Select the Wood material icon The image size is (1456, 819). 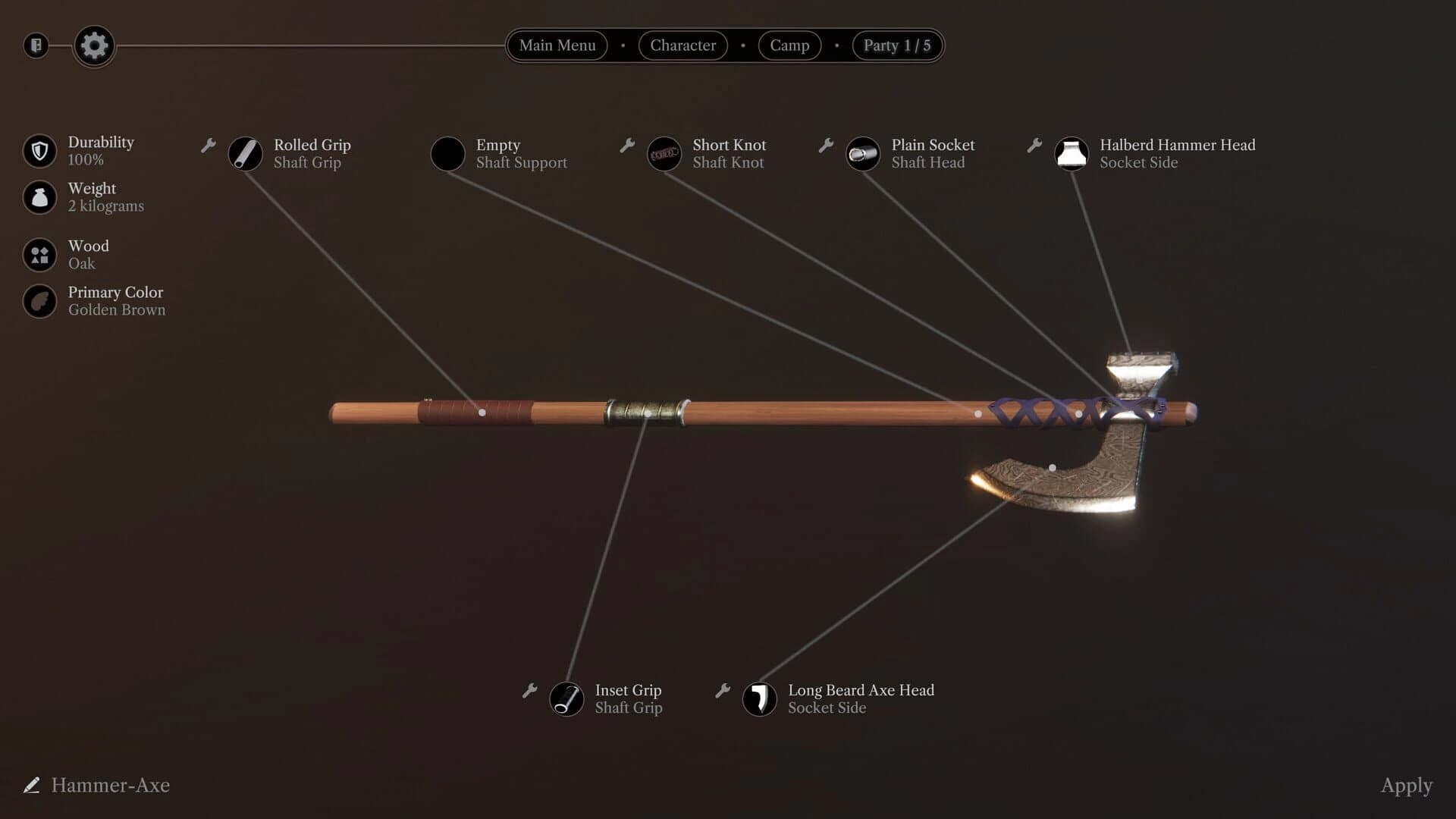pos(39,254)
